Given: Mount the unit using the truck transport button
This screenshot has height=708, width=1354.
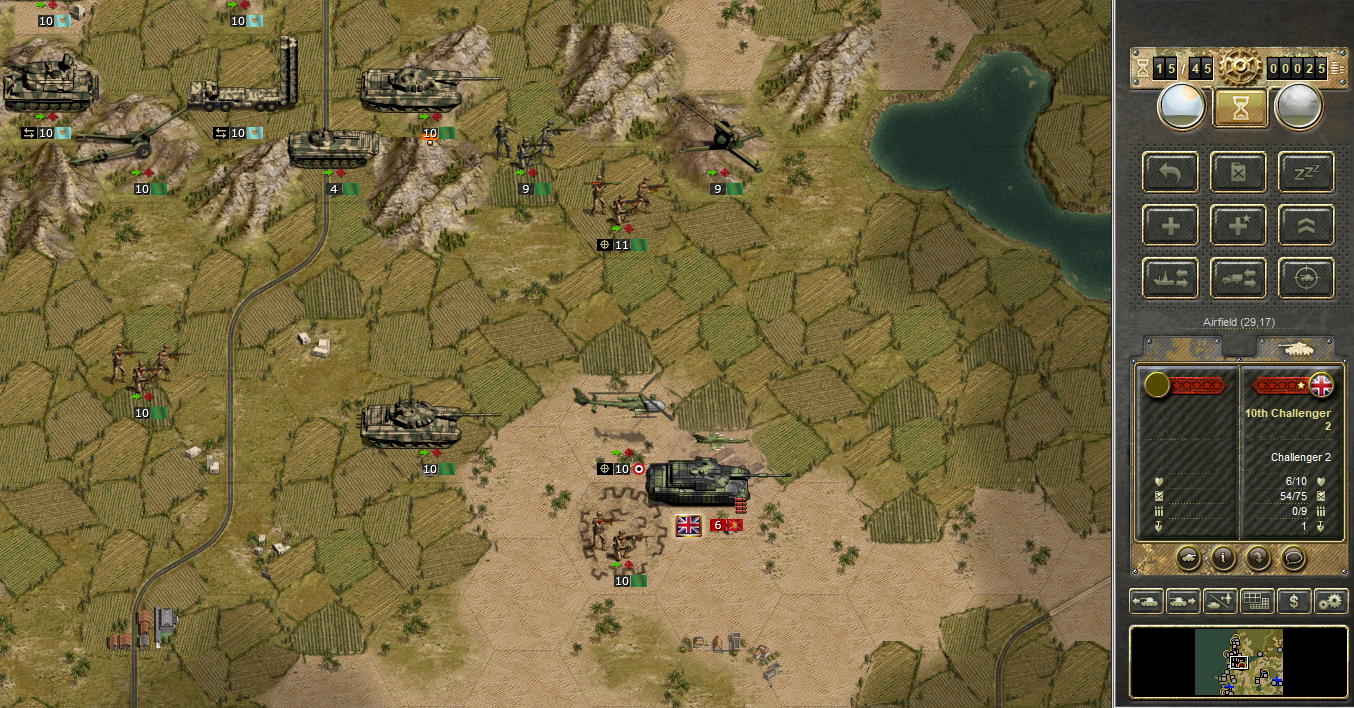Looking at the screenshot, I should [x=1238, y=277].
